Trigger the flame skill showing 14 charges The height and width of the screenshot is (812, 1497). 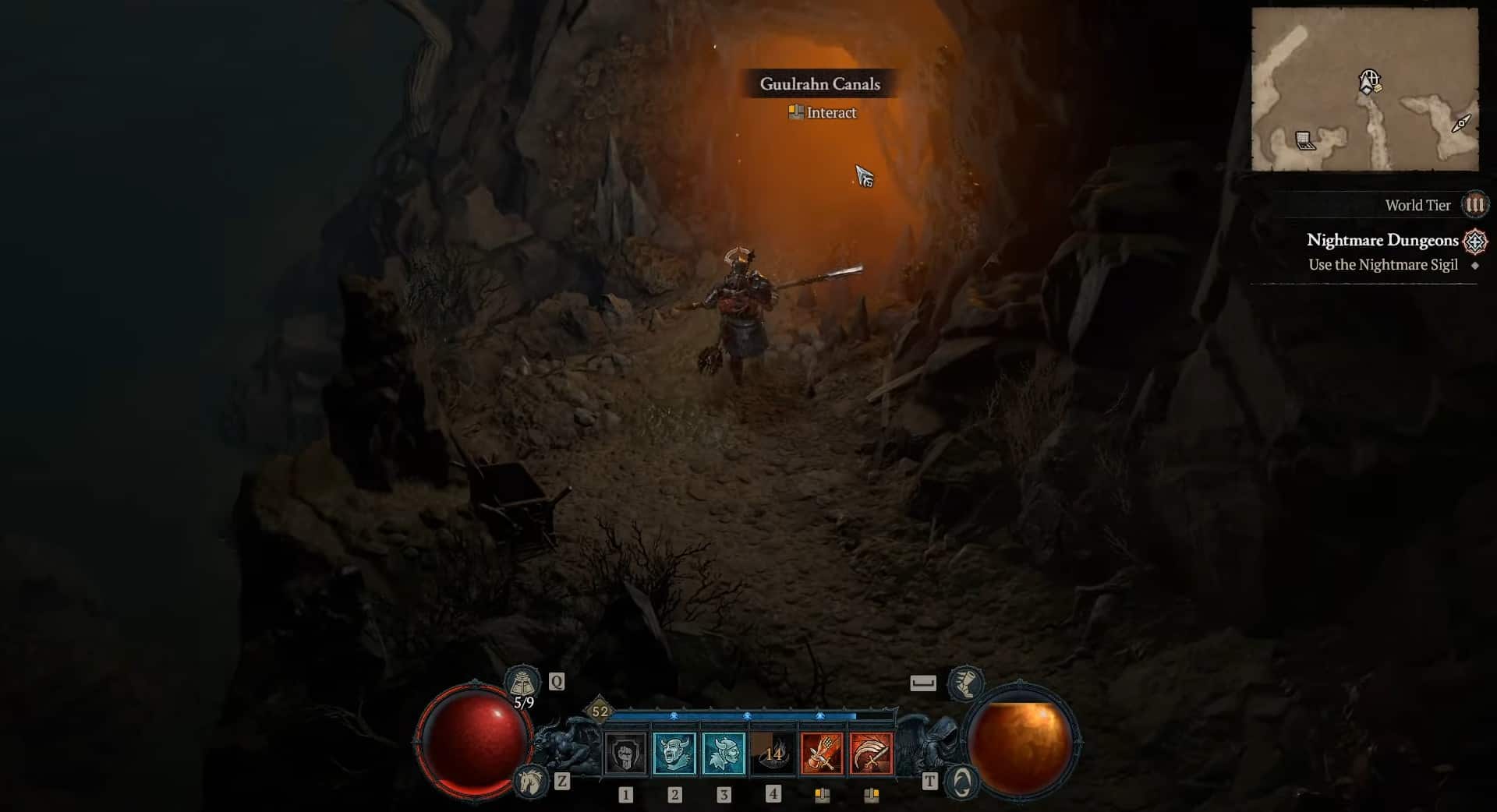[x=773, y=754]
